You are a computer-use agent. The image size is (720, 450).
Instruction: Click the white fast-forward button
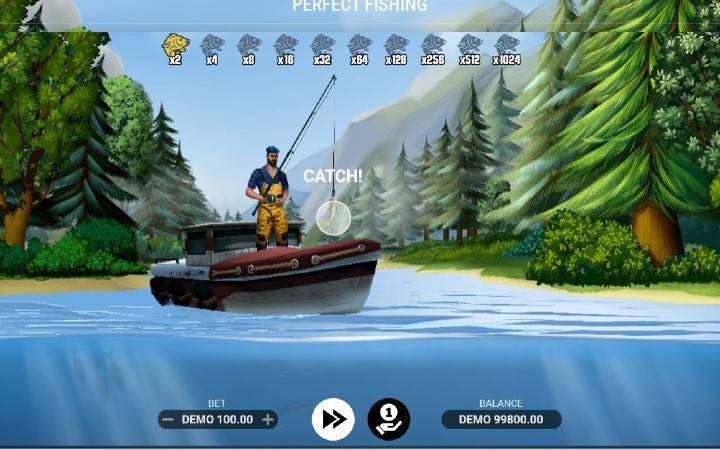[333, 419]
